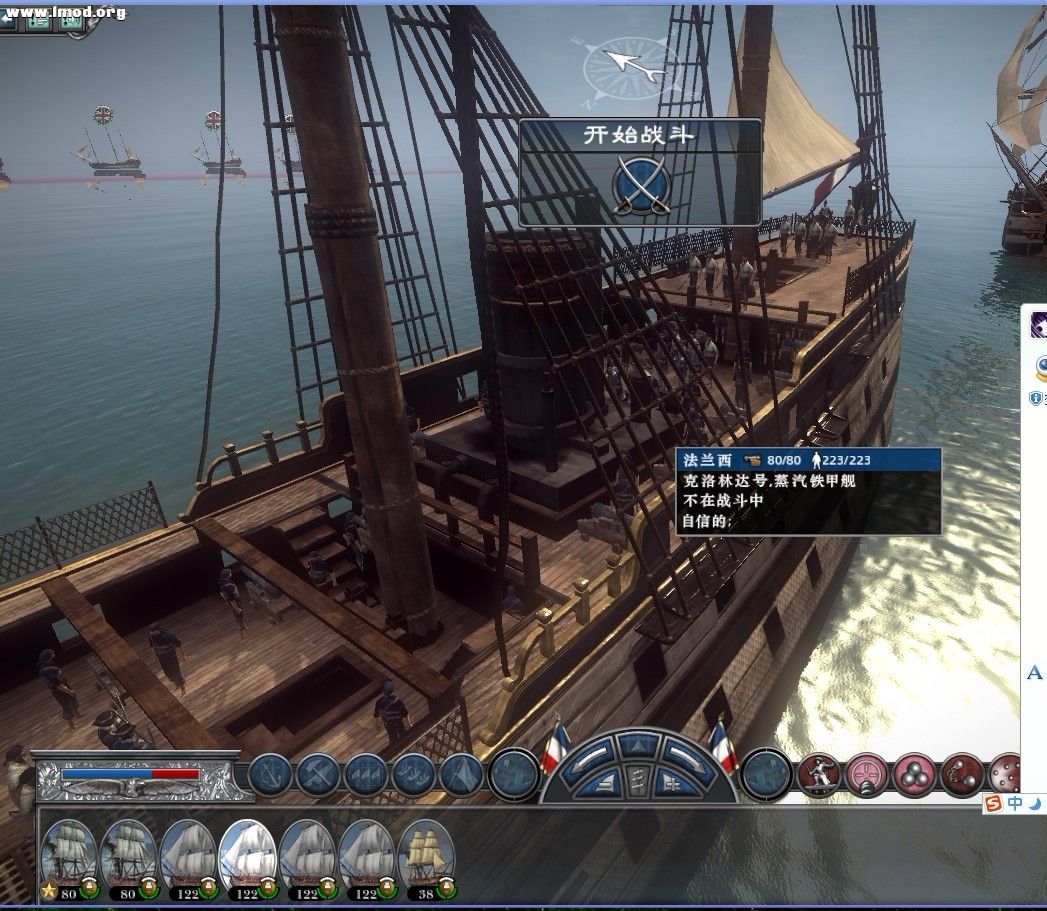Select the highlighted fourth ship card
This screenshot has width=1047, height=911.
[x=247, y=856]
